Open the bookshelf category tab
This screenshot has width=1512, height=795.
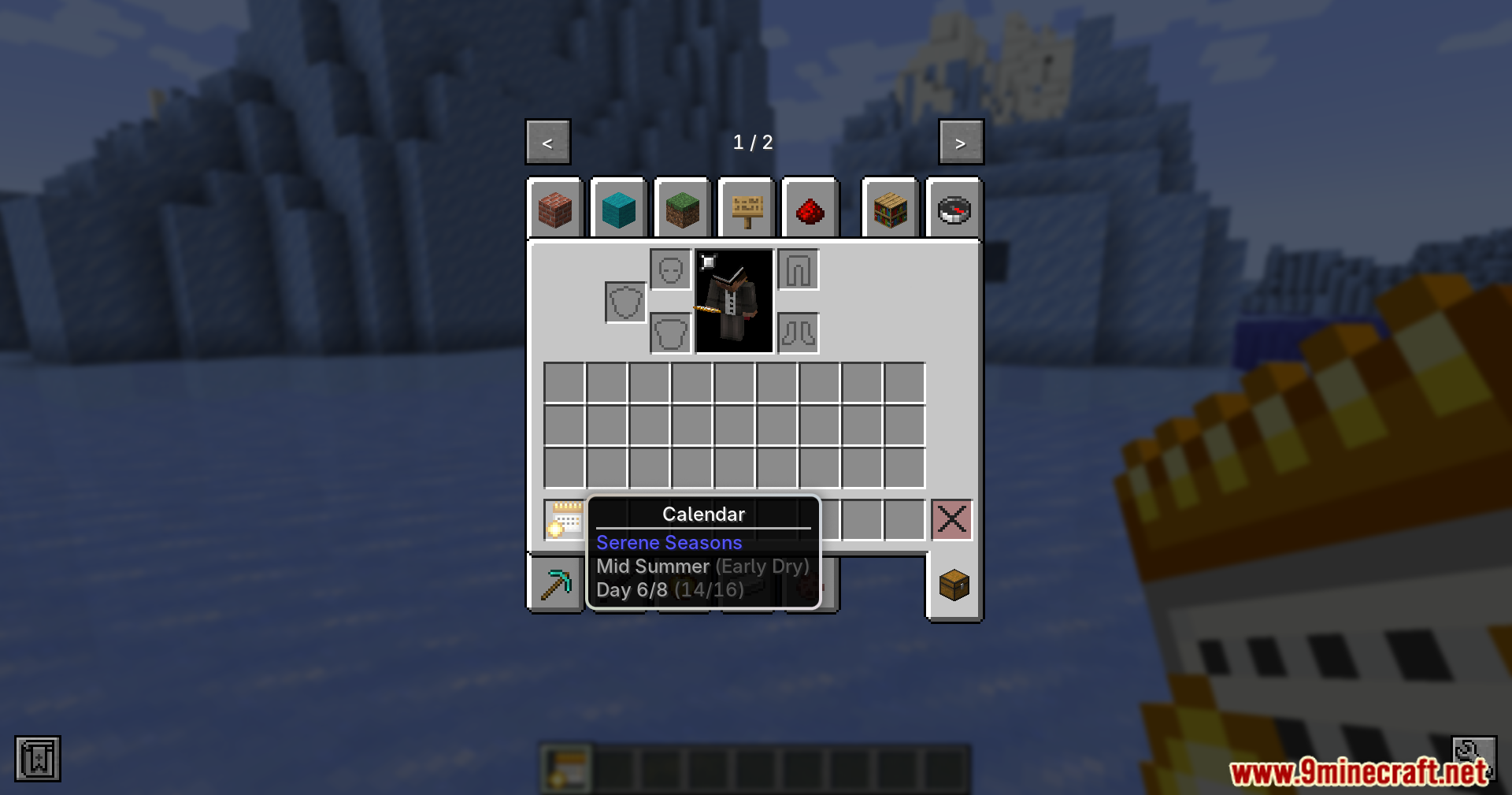(890, 209)
